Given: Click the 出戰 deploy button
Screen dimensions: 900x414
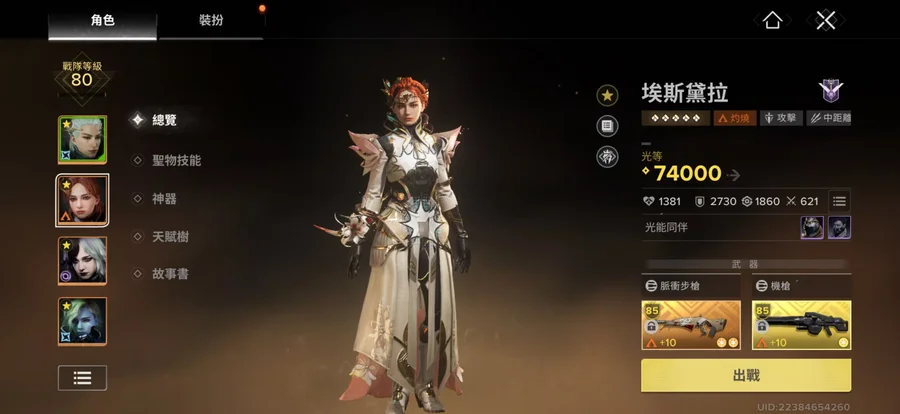Looking at the screenshot, I should (x=746, y=376).
